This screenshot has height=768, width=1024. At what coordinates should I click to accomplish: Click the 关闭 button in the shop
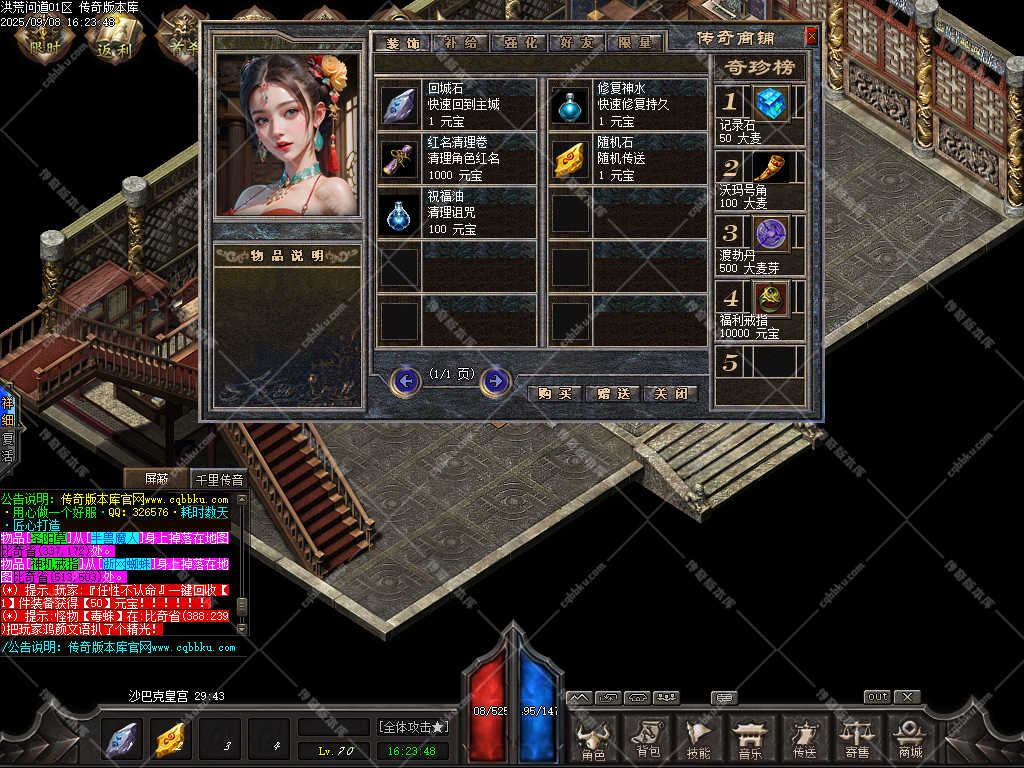pos(669,393)
